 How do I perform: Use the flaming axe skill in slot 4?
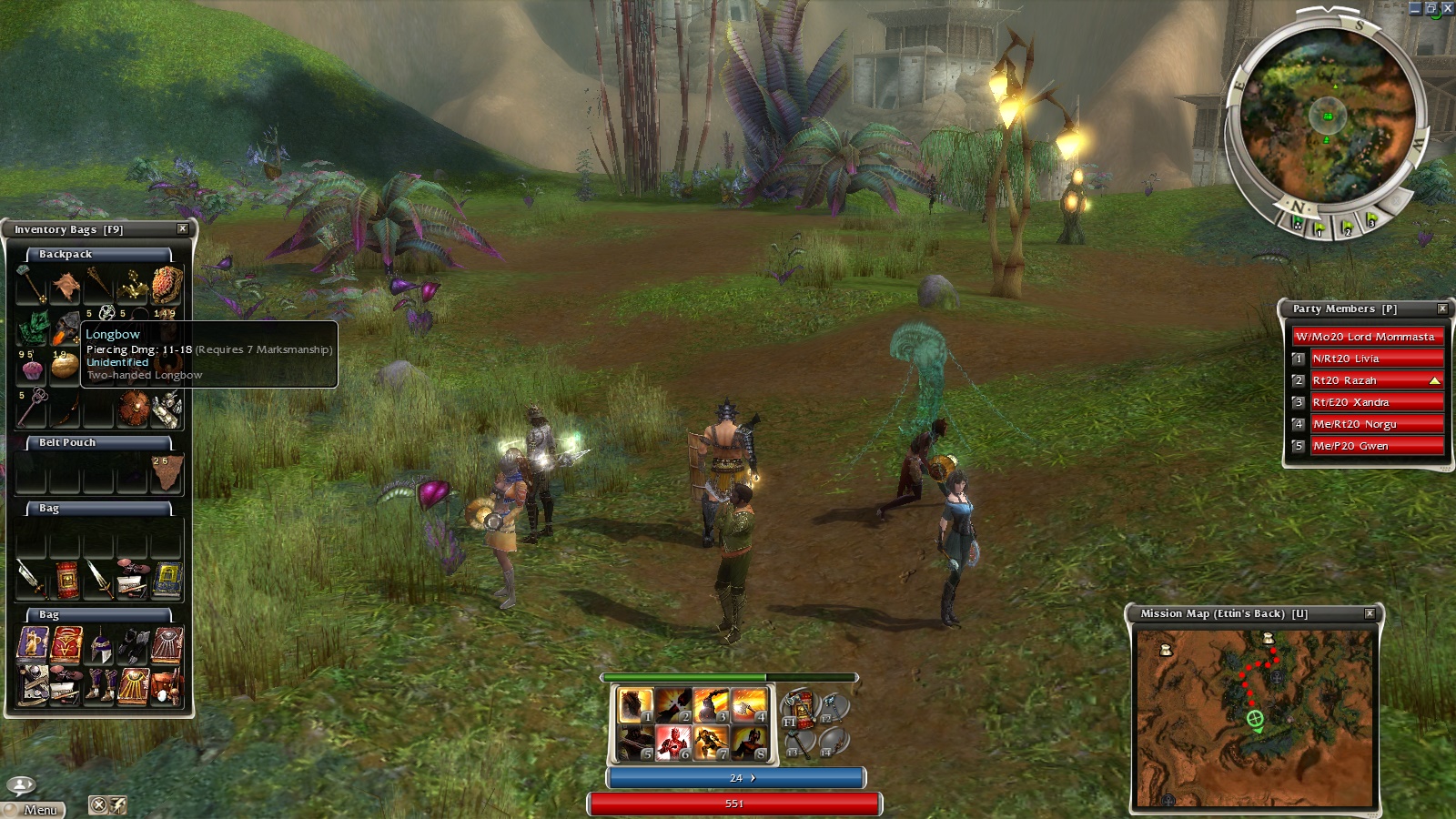(x=750, y=705)
